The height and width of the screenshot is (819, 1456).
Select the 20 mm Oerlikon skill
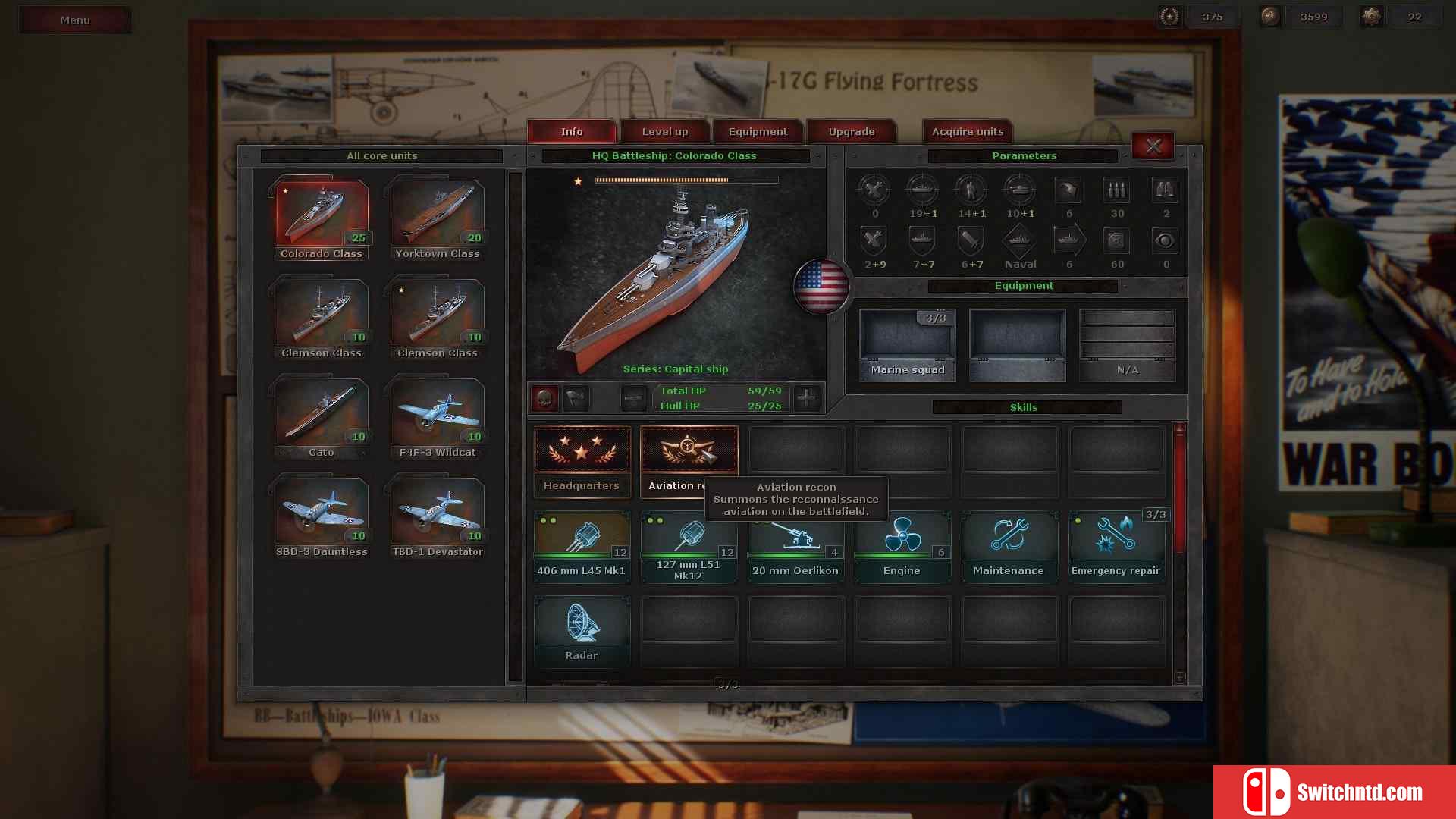point(795,546)
